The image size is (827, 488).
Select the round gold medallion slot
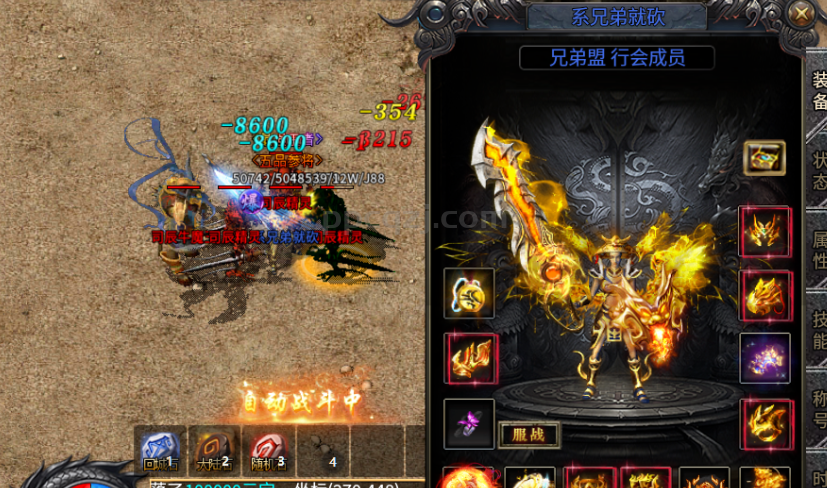pyautogui.click(x=469, y=293)
